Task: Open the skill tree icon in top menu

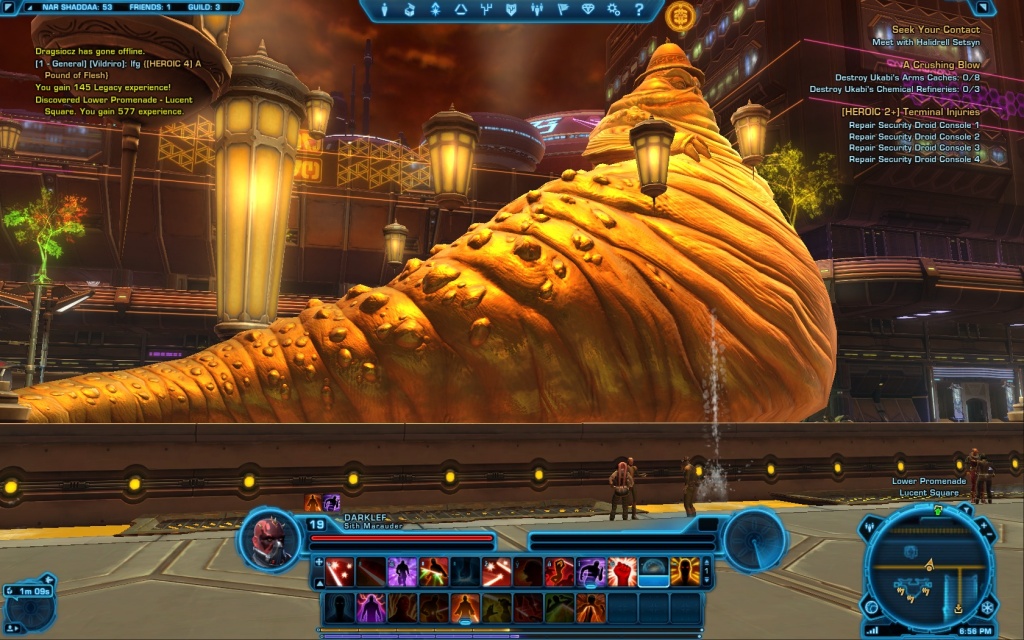Action: [486, 10]
